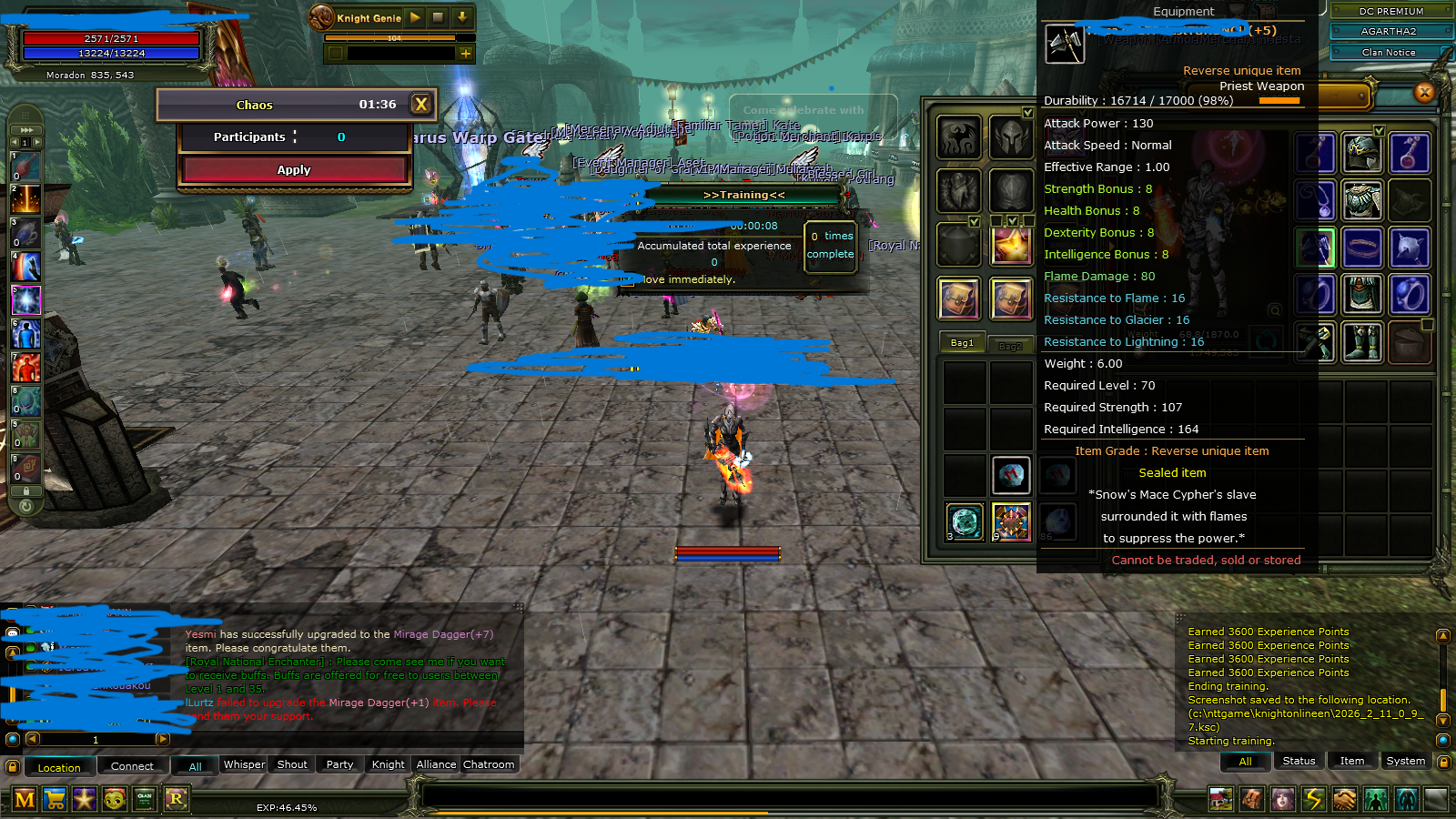Switch to the Party chat tab
Image resolution: width=1456 pixels, height=819 pixels.
[339, 764]
